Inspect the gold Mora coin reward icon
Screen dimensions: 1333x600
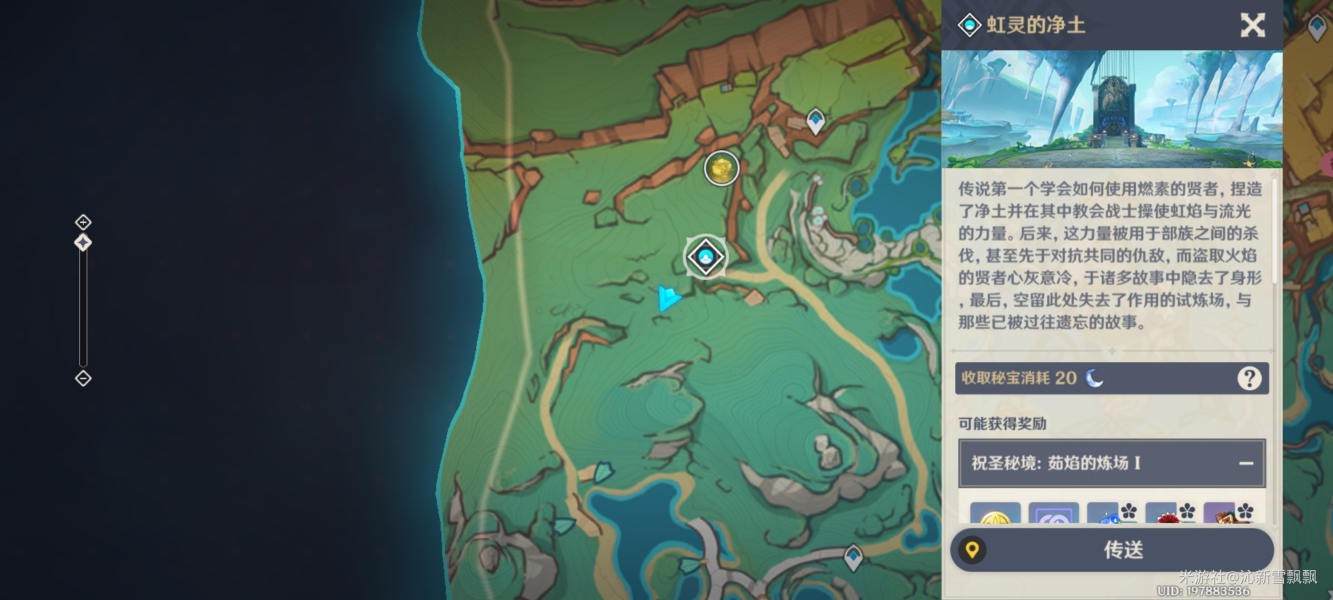pyautogui.click(x=995, y=514)
